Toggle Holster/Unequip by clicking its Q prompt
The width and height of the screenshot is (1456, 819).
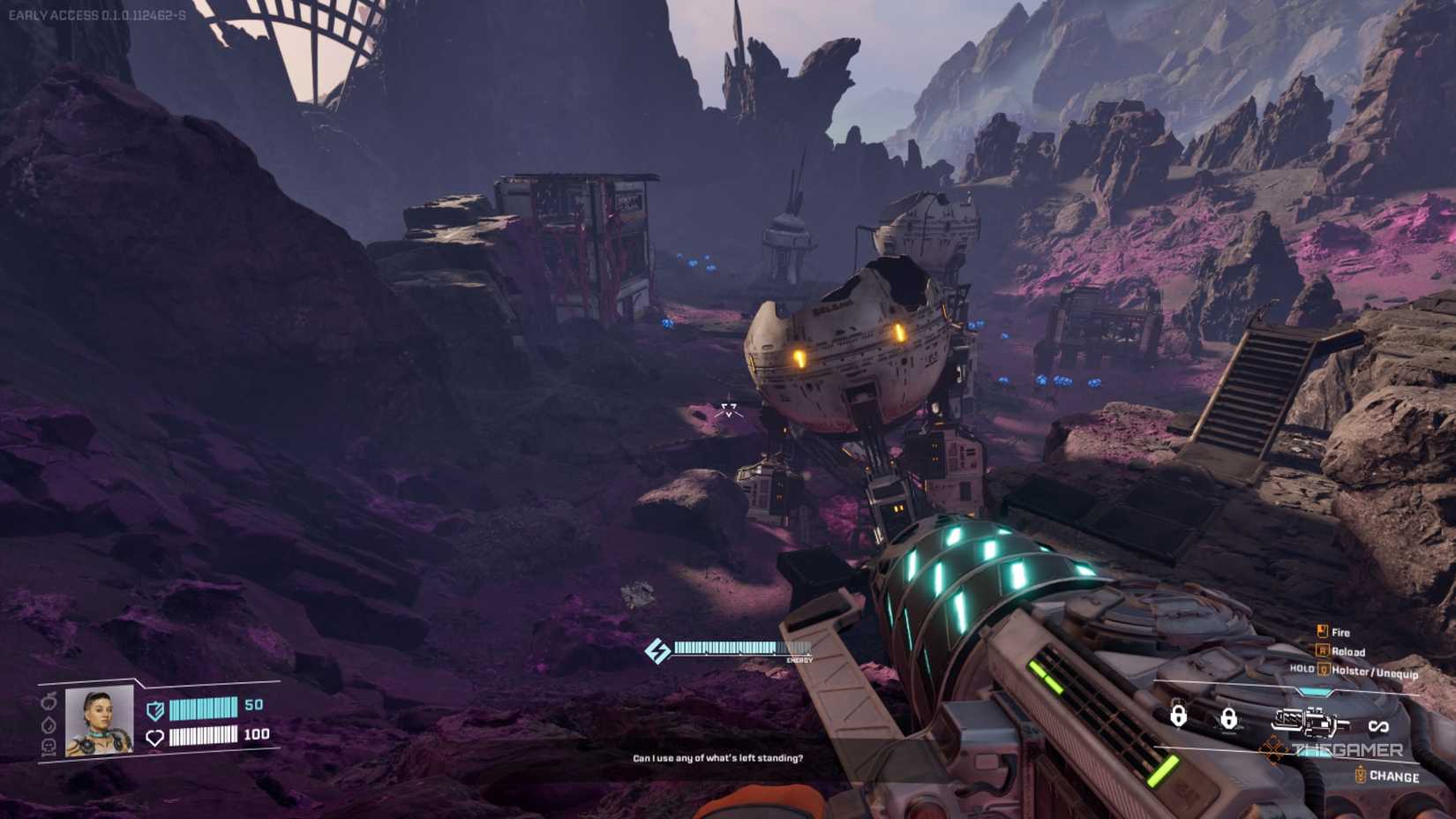click(1324, 669)
